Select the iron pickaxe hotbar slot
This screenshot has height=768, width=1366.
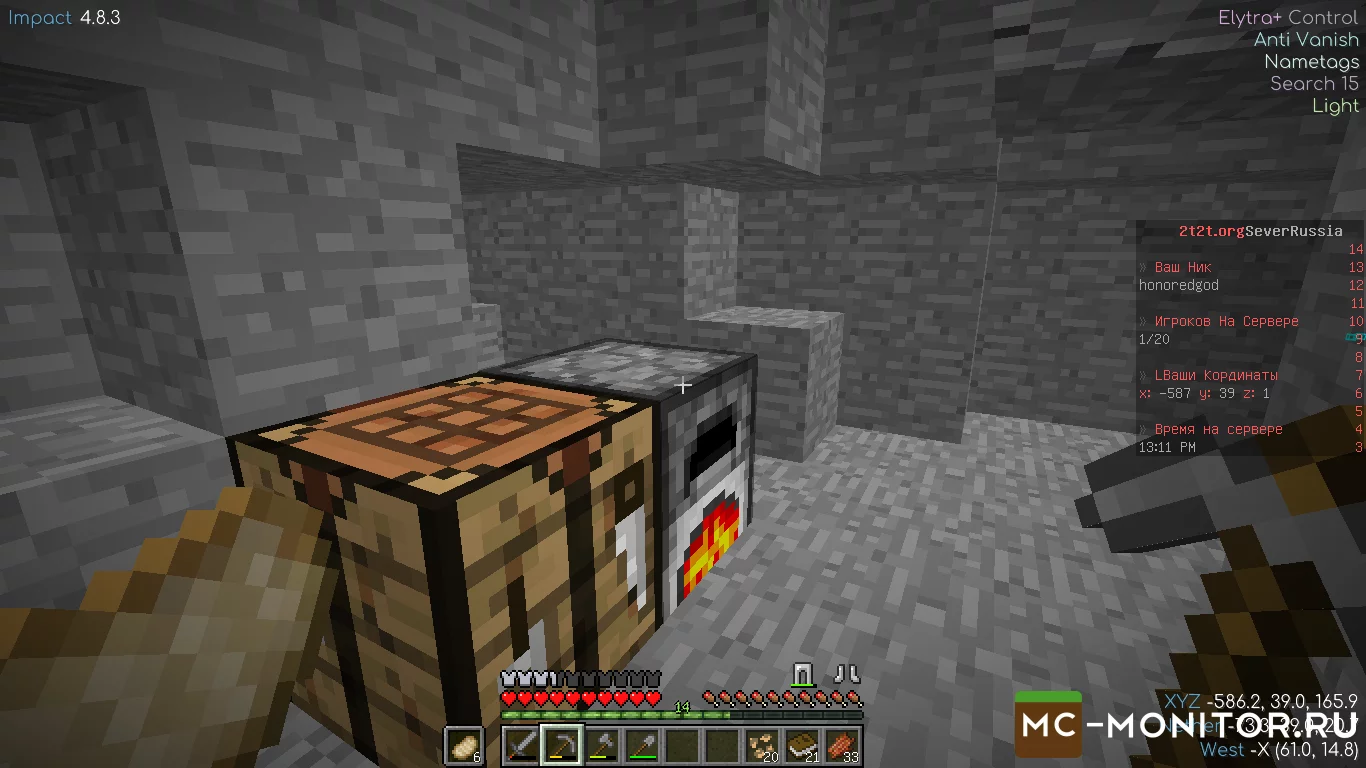click(561, 746)
